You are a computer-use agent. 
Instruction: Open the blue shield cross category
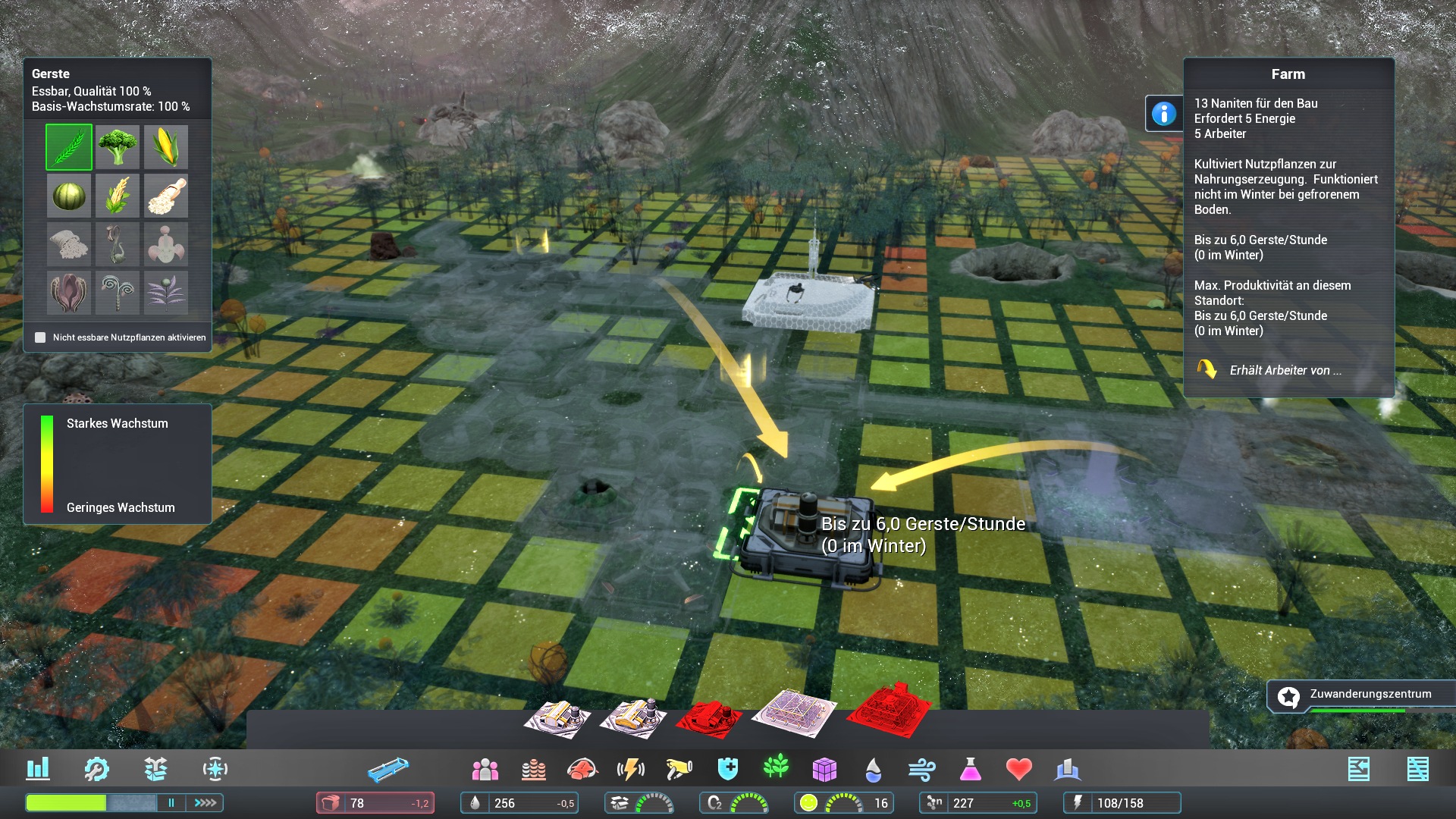click(727, 770)
